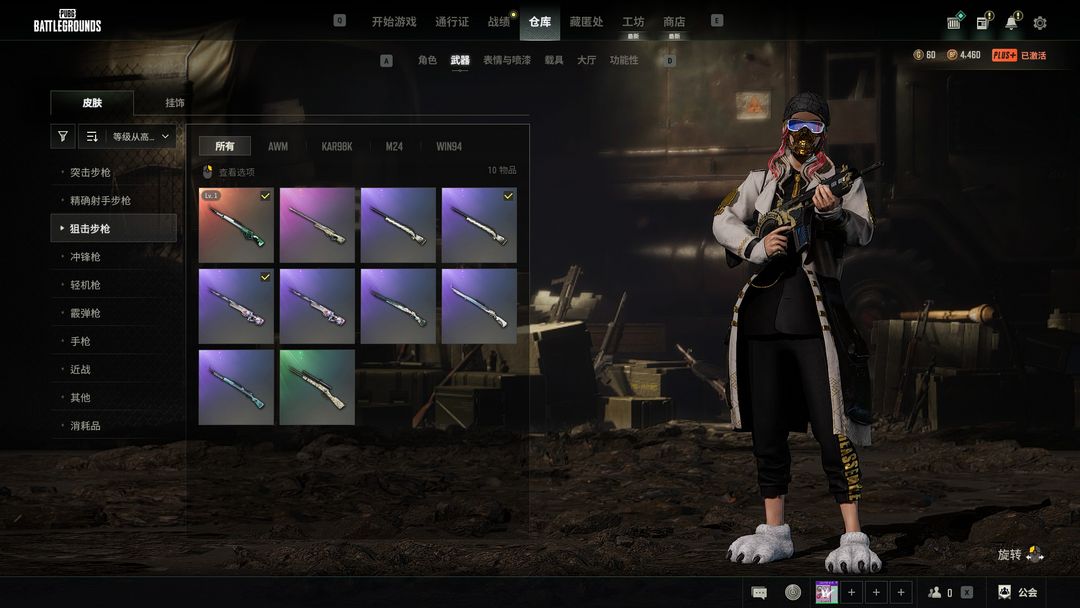Filter skins by KAR98K
1080x608 pixels.
[x=337, y=146]
